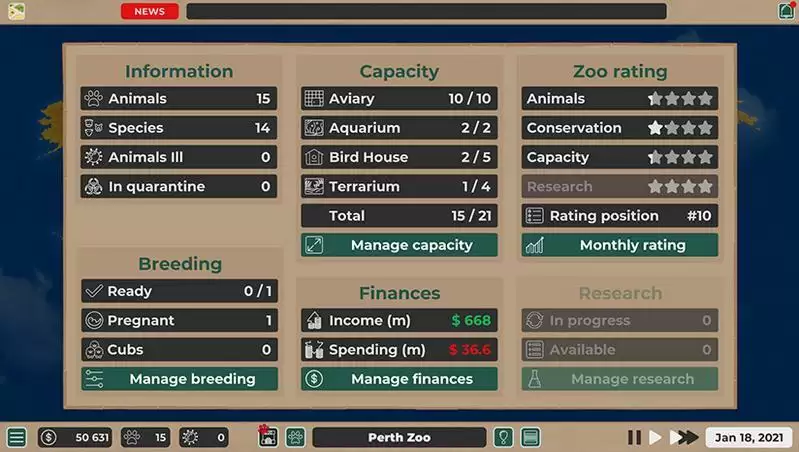Screen dimensions: 799x452
Task: Open the Rating position row
Action: click(619, 216)
